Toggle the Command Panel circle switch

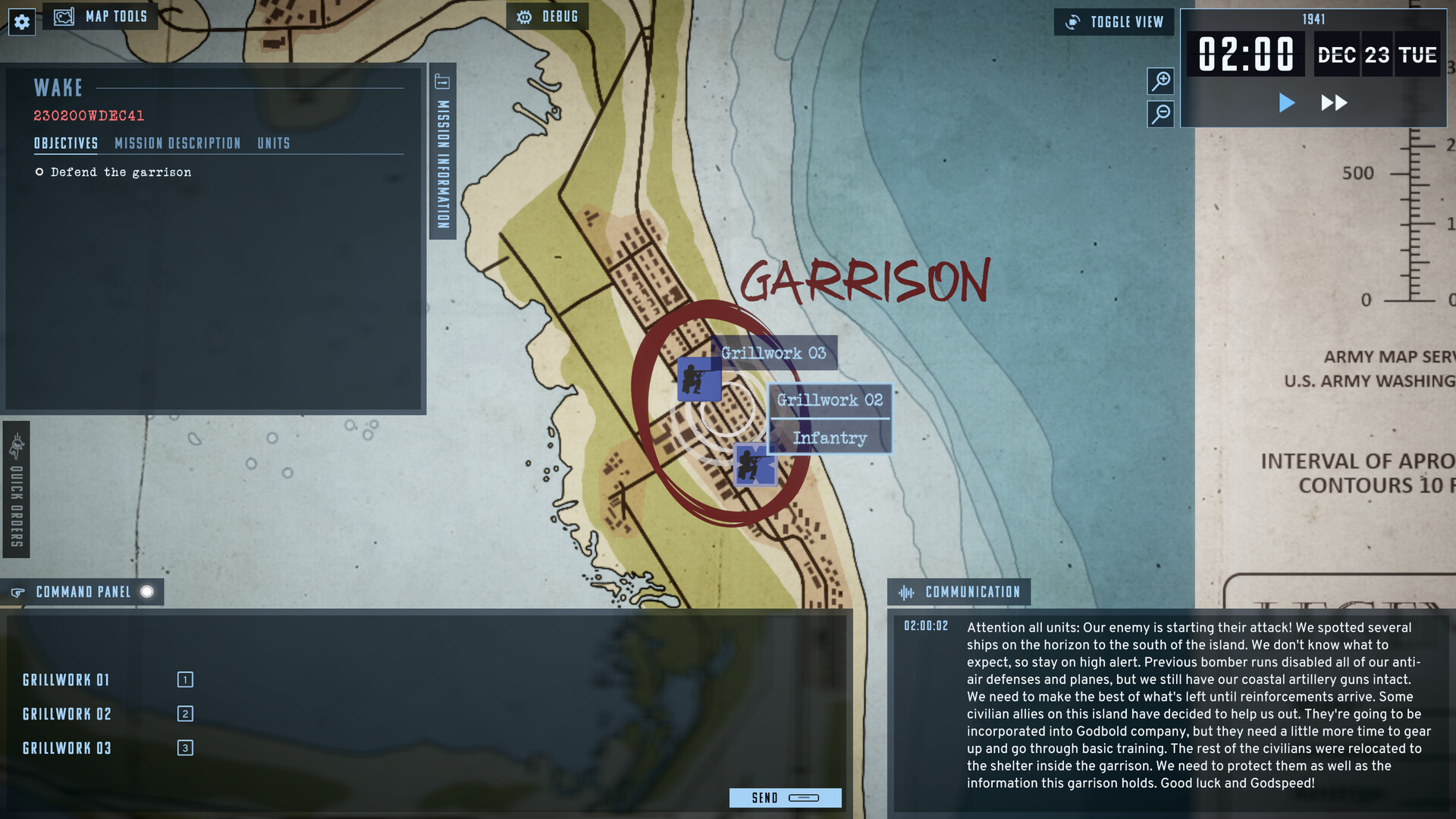(149, 592)
